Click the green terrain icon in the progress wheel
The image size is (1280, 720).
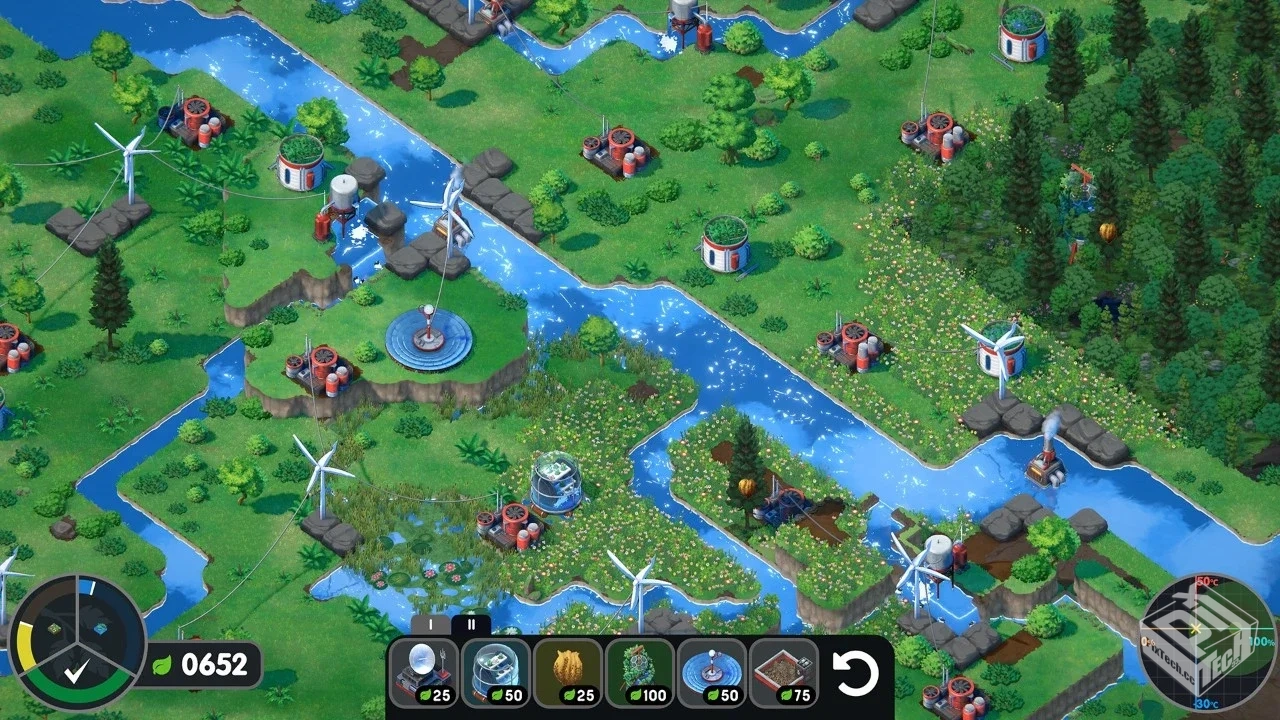tap(54, 629)
